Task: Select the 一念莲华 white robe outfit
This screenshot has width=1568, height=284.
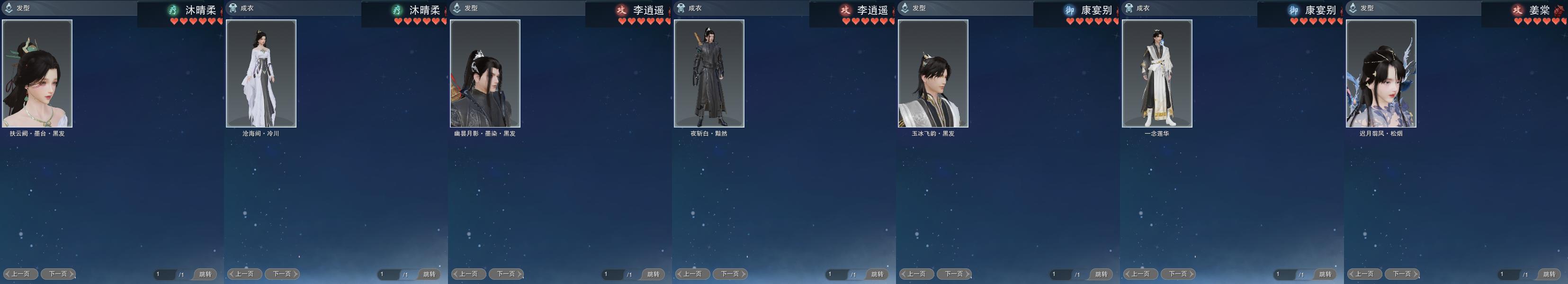Action: 1157,73
